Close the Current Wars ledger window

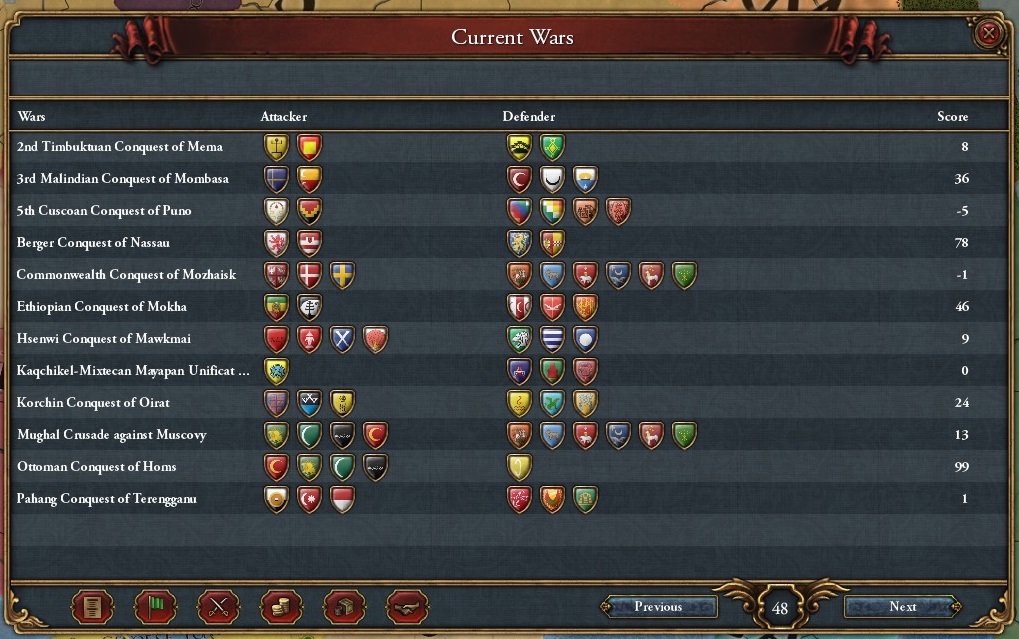(989, 34)
